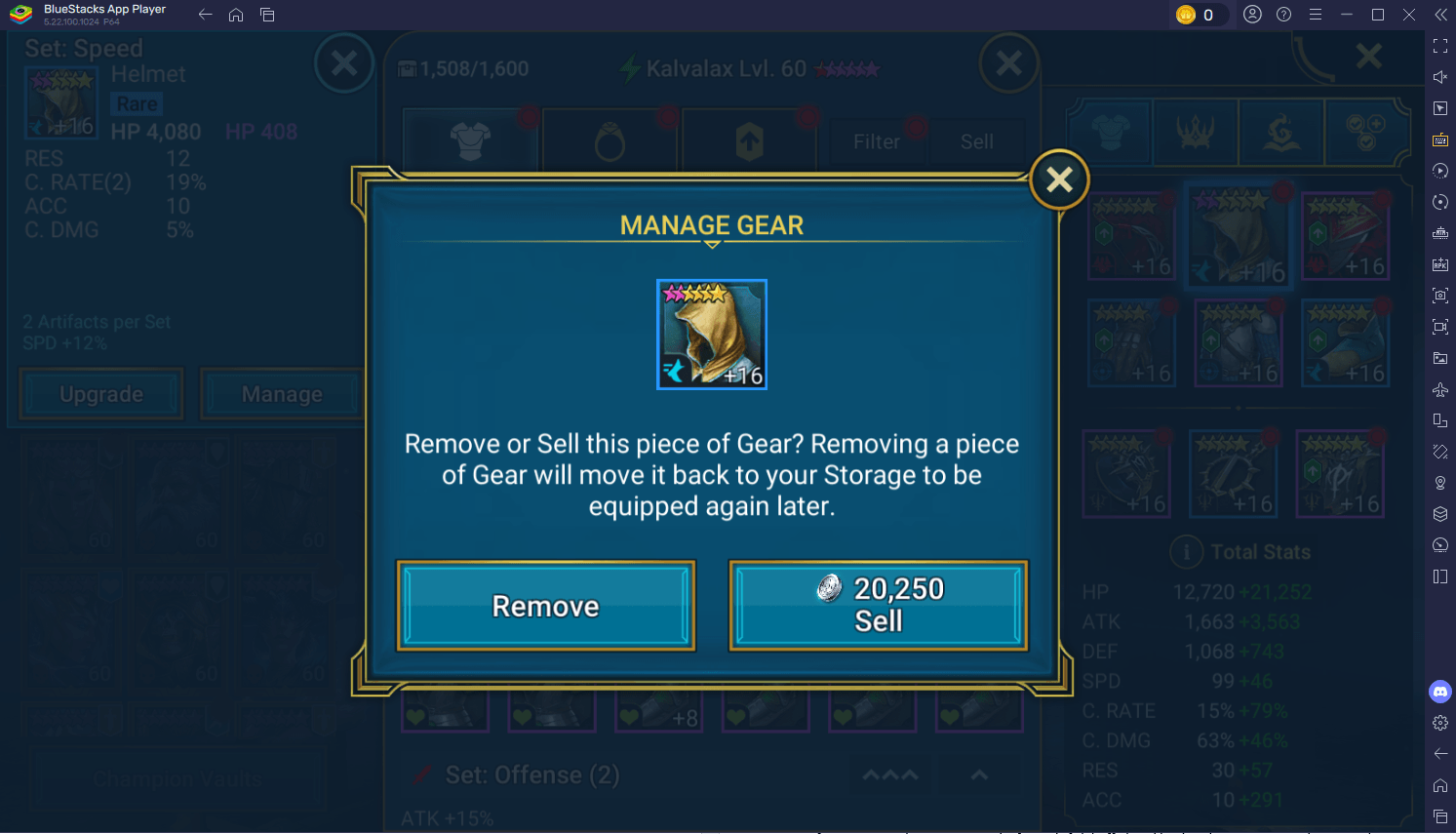Sell the helmet for 20,250 silver
This screenshot has height=834, width=1456.
(878, 606)
